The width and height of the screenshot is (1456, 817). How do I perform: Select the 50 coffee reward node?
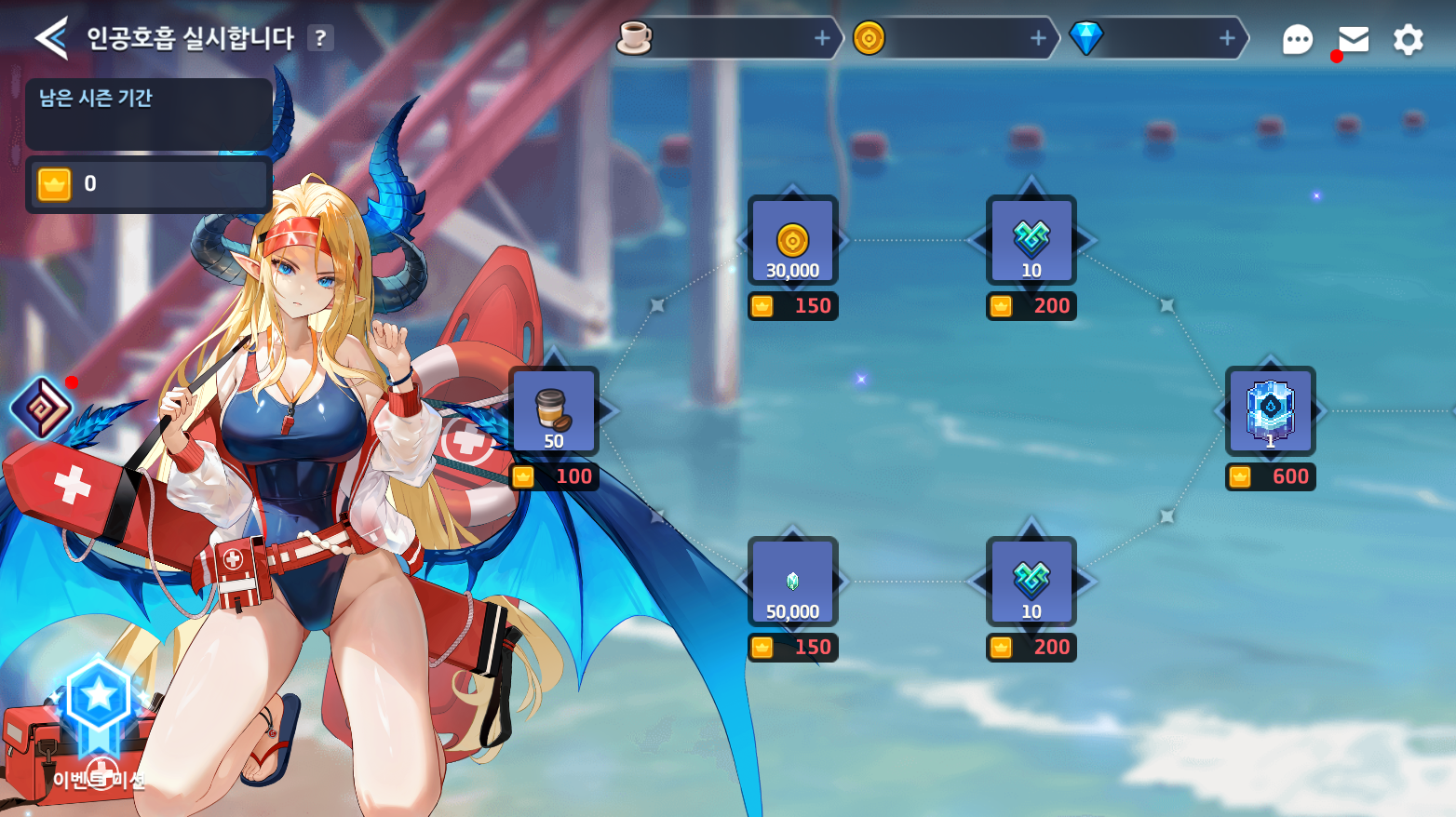click(x=554, y=411)
